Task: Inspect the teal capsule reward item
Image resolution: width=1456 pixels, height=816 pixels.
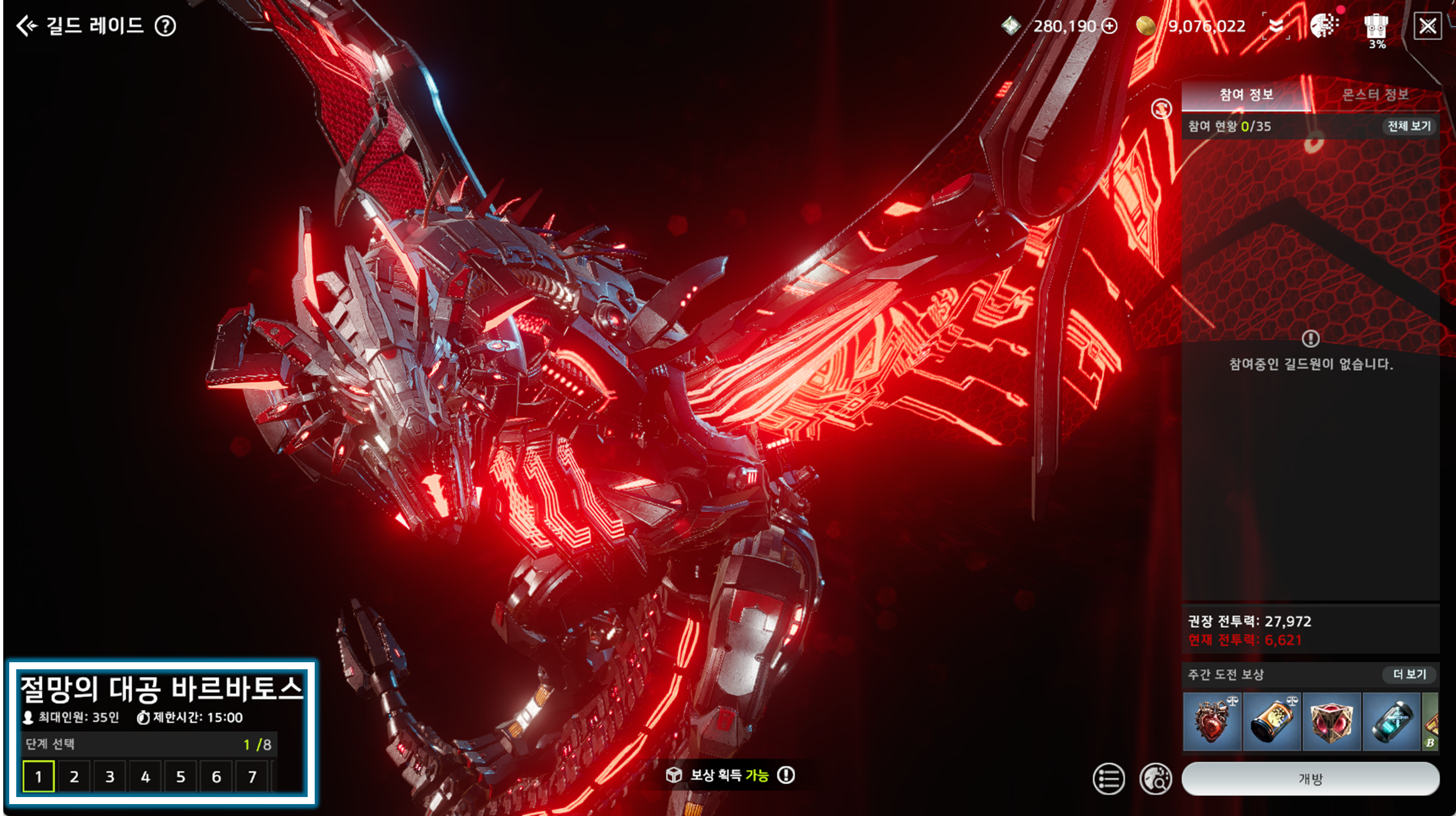Action: click(x=1391, y=722)
